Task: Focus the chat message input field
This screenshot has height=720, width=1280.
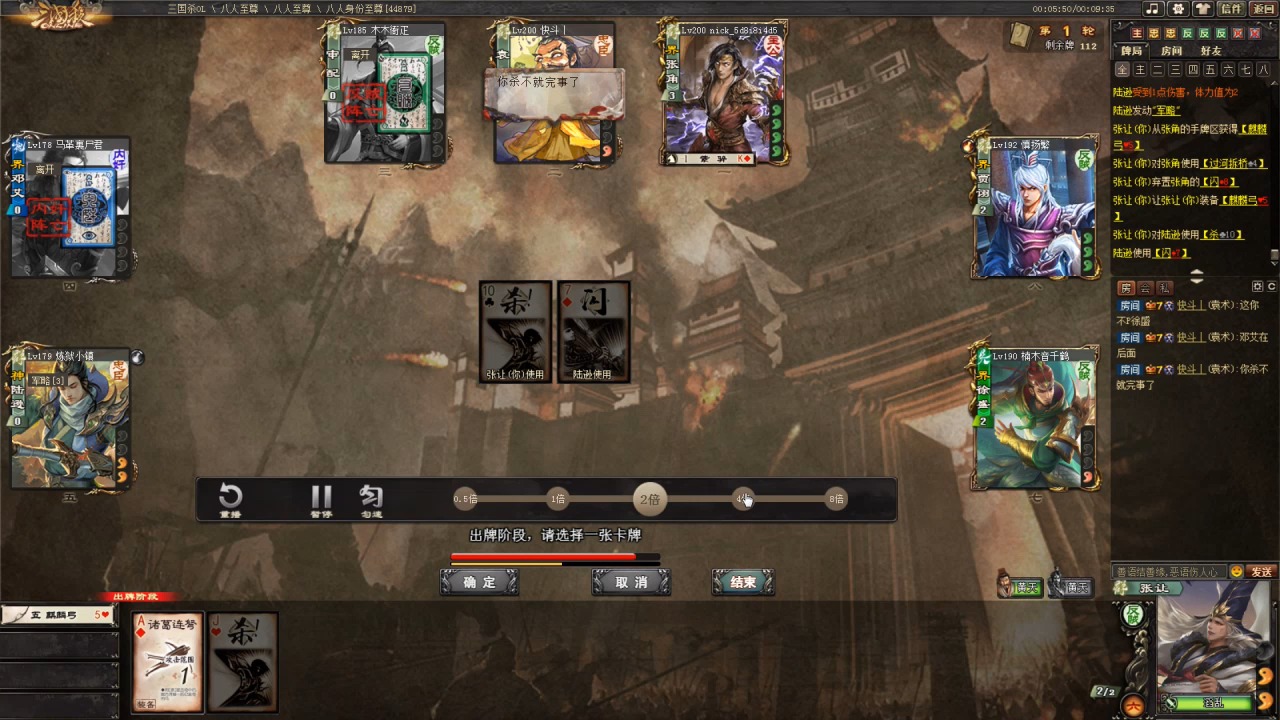Action: pyautogui.click(x=1168, y=572)
